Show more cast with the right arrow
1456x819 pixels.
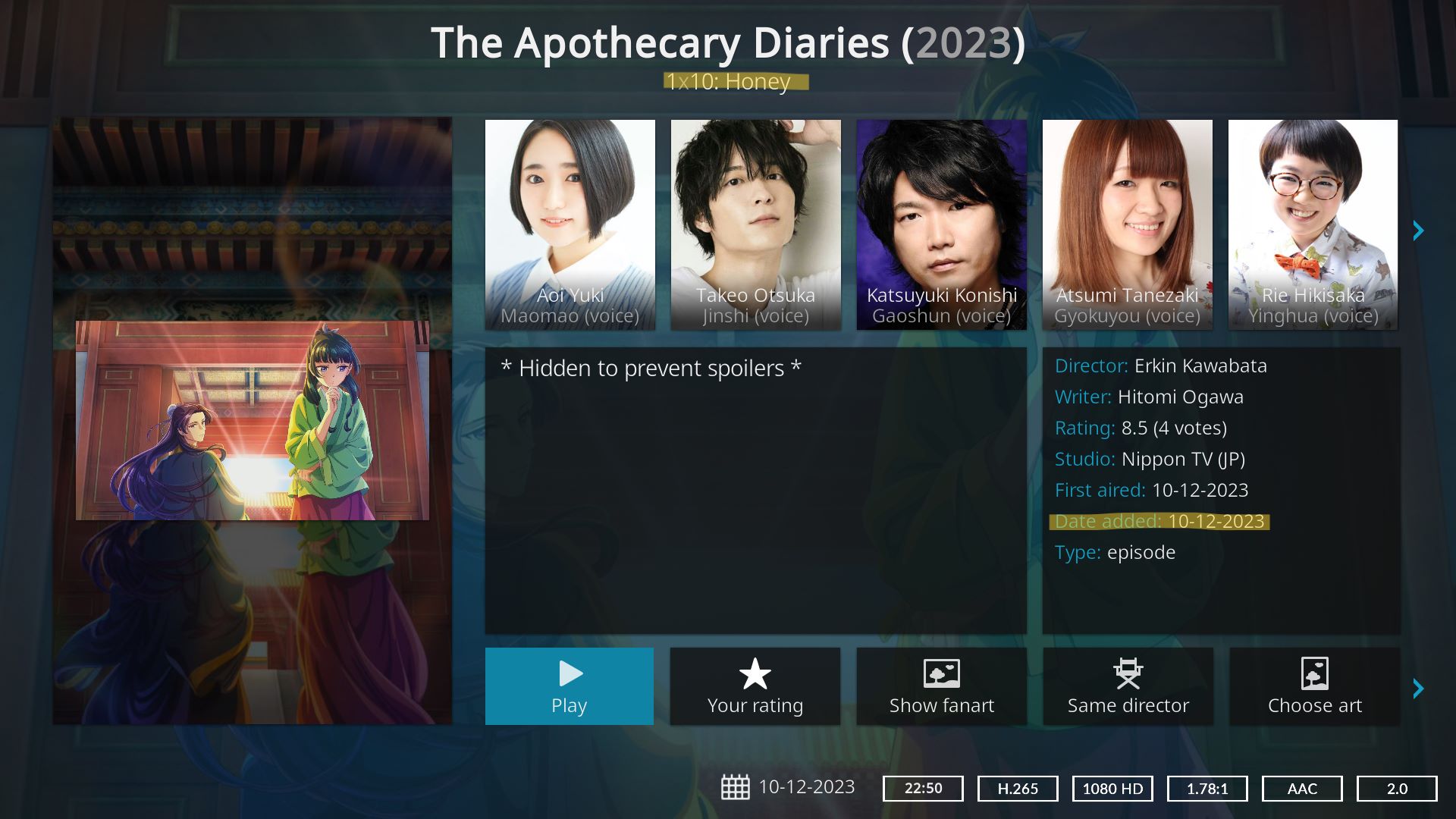tap(1418, 231)
